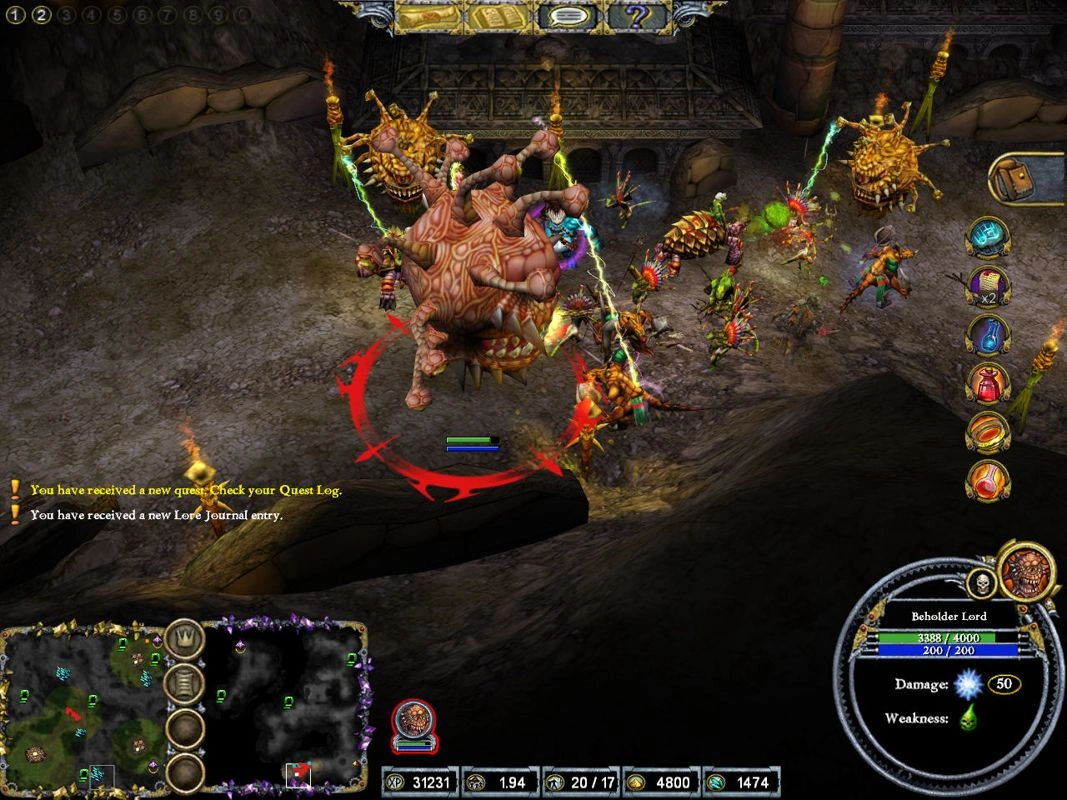Select control group number 2
The image size is (1067, 800).
coord(41,15)
